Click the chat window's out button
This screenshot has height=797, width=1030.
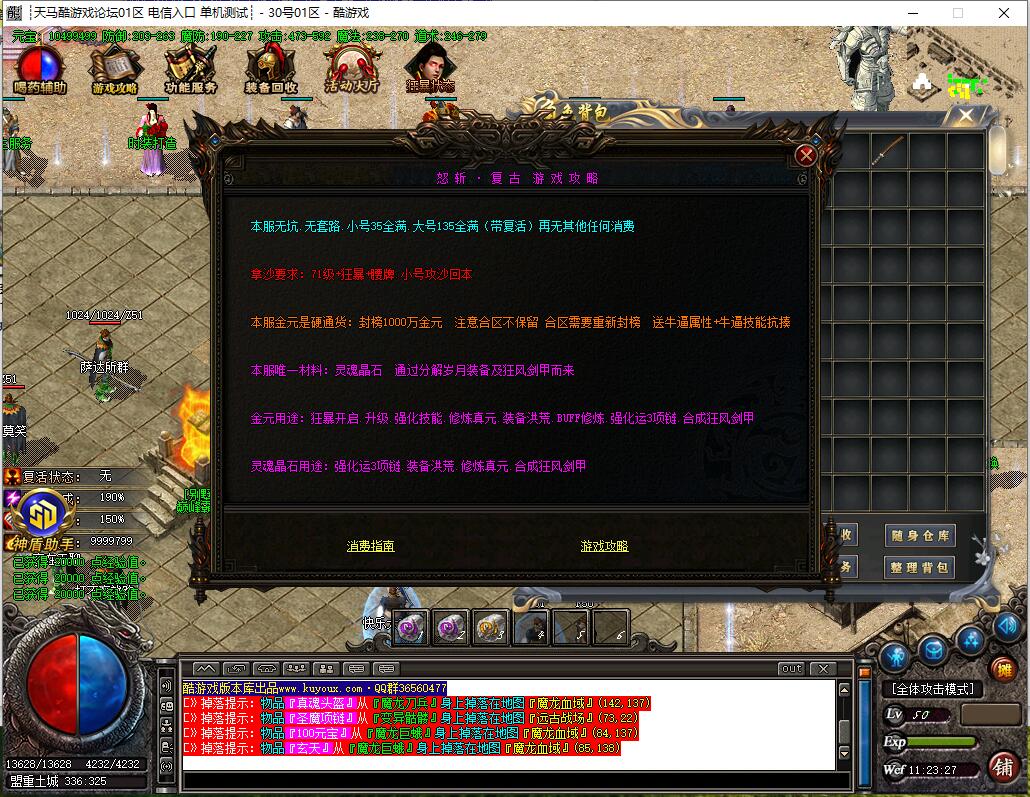pos(791,668)
